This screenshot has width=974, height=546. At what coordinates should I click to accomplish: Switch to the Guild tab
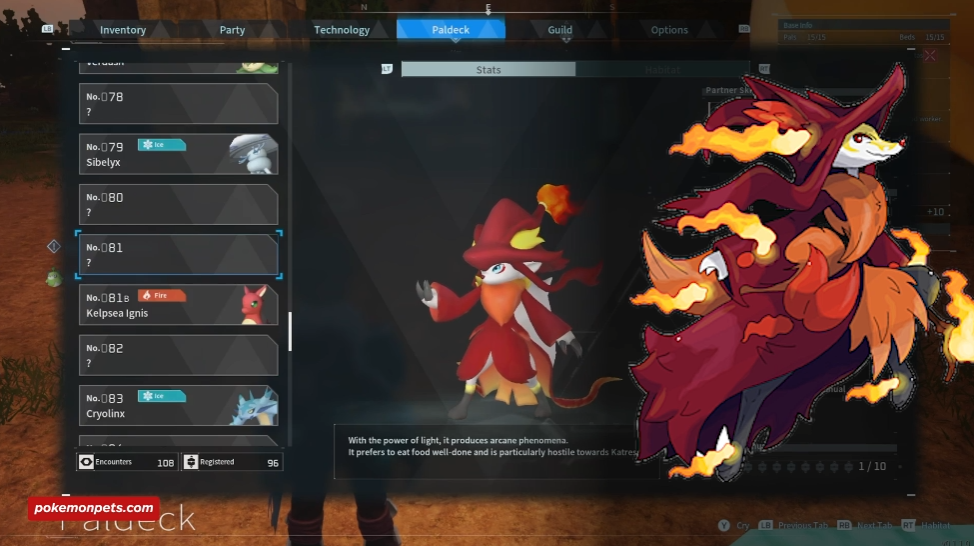560,30
